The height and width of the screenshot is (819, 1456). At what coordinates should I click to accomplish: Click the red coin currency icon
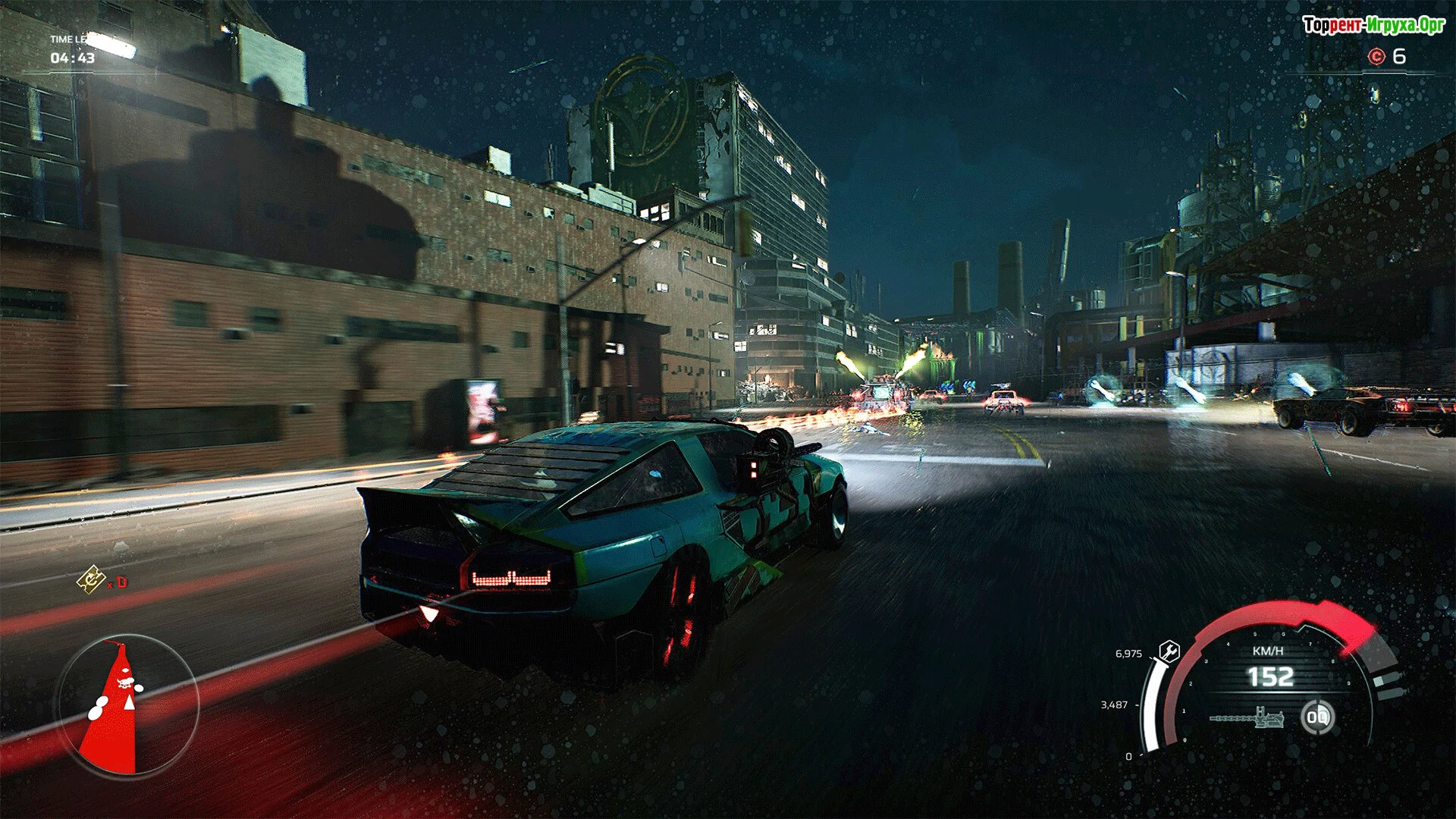click(x=1376, y=56)
